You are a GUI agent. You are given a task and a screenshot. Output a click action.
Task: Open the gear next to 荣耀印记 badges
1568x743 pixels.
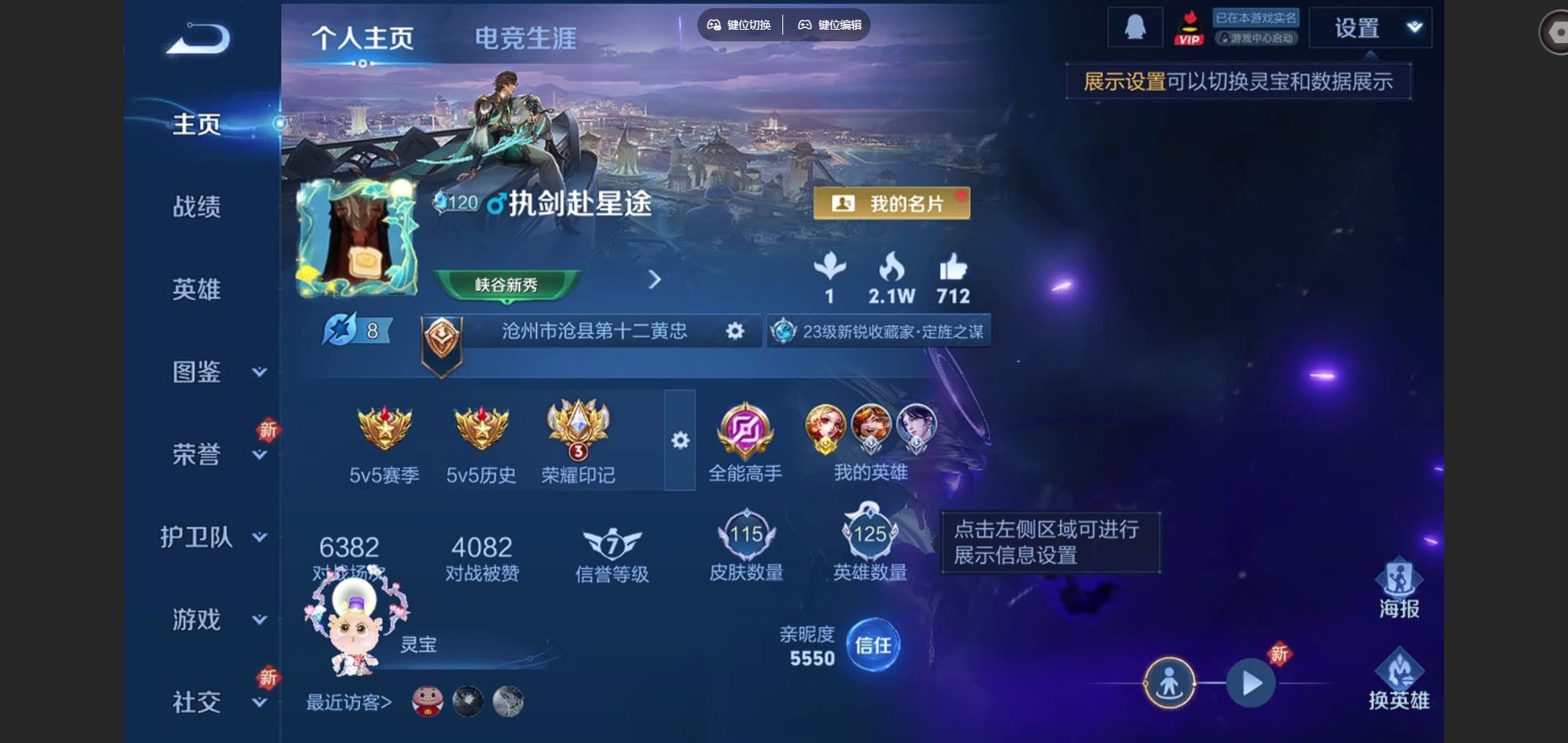tap(679, 442)
